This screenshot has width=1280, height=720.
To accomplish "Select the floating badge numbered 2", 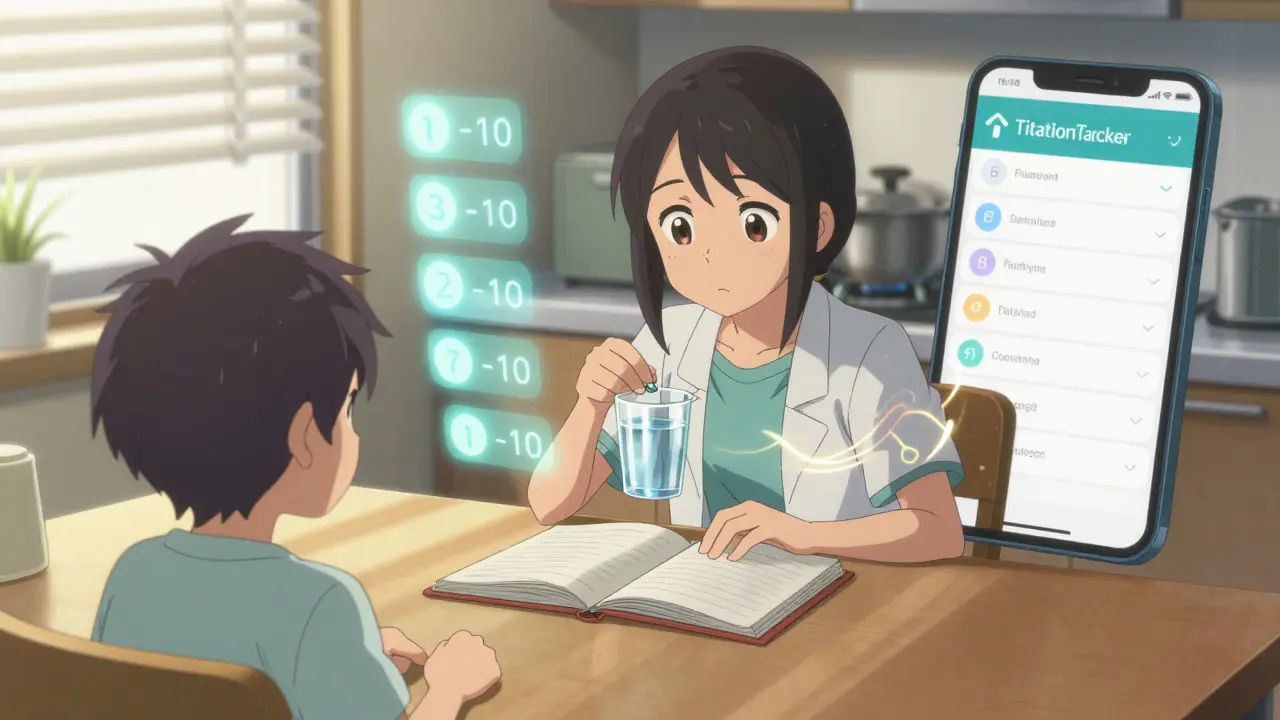I will (x=476, y=289).
